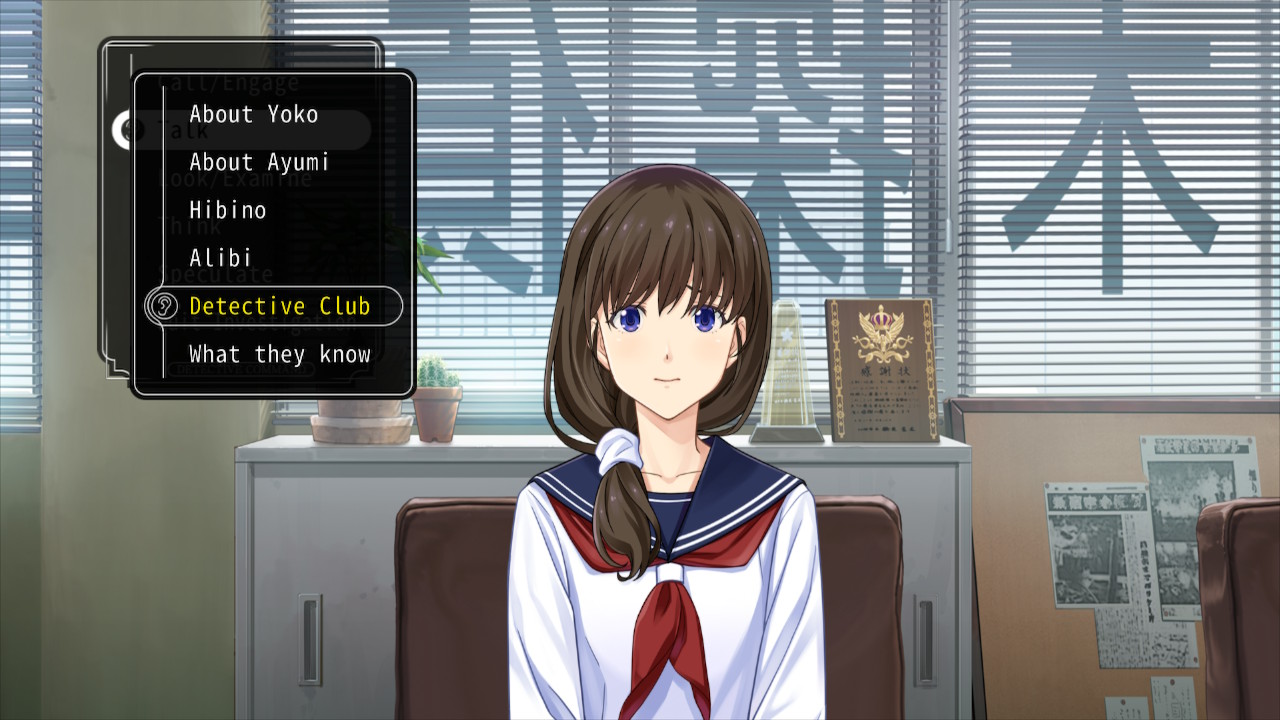
Task: Choose About Ayumi from the talk list
Action: coord(259,162)
